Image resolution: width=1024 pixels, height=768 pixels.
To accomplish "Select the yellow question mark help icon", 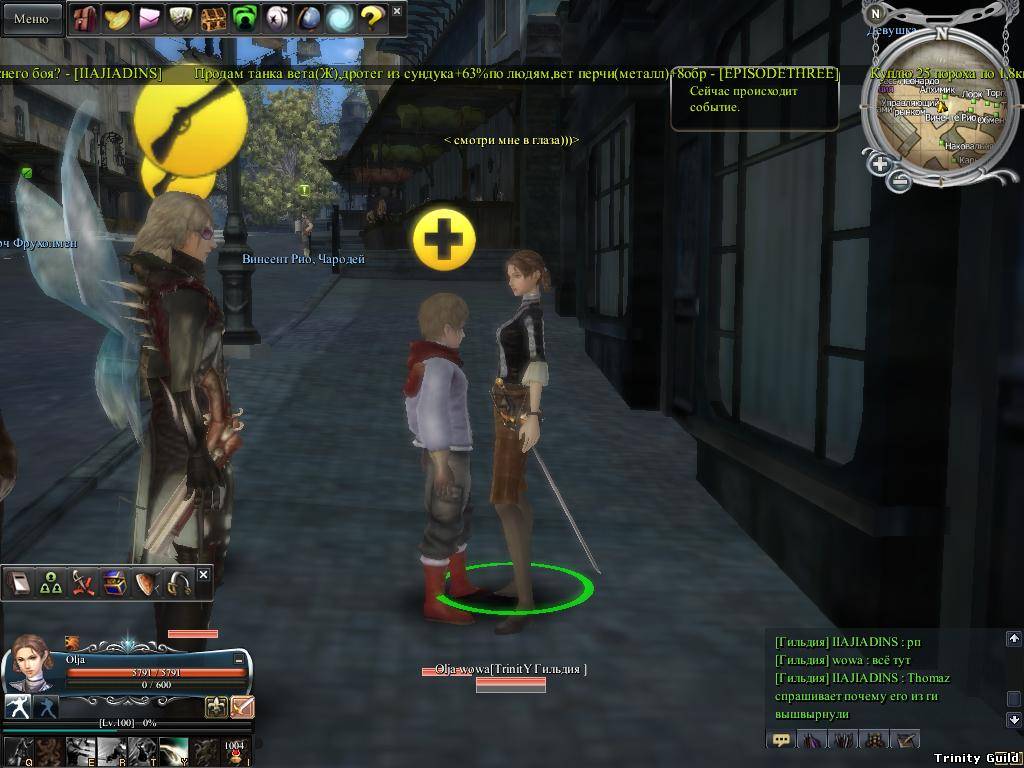I will coord(371,18).
